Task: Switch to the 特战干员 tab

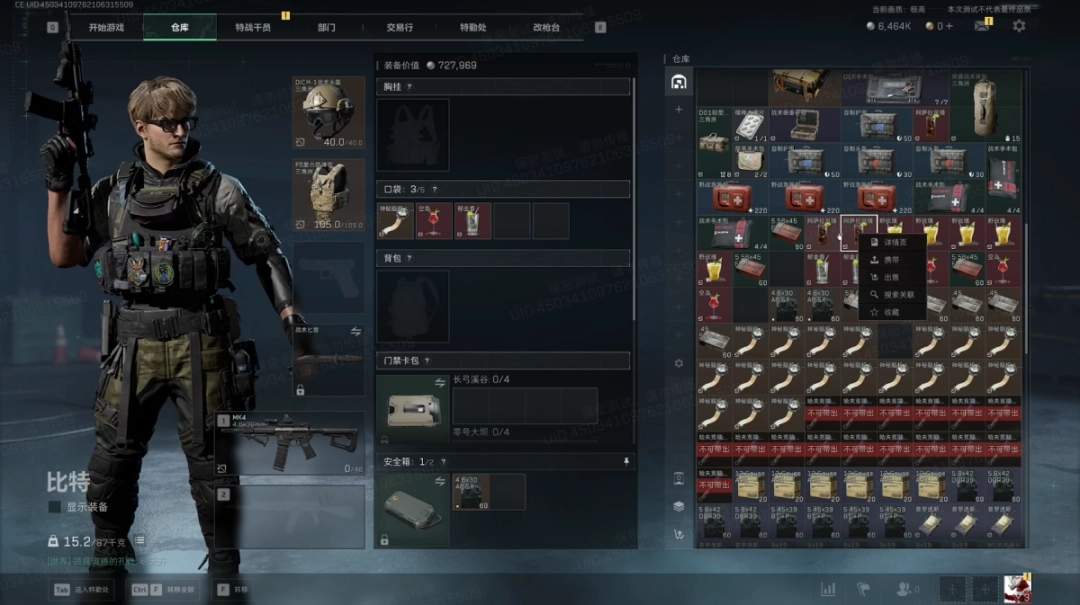Action: 252,27
